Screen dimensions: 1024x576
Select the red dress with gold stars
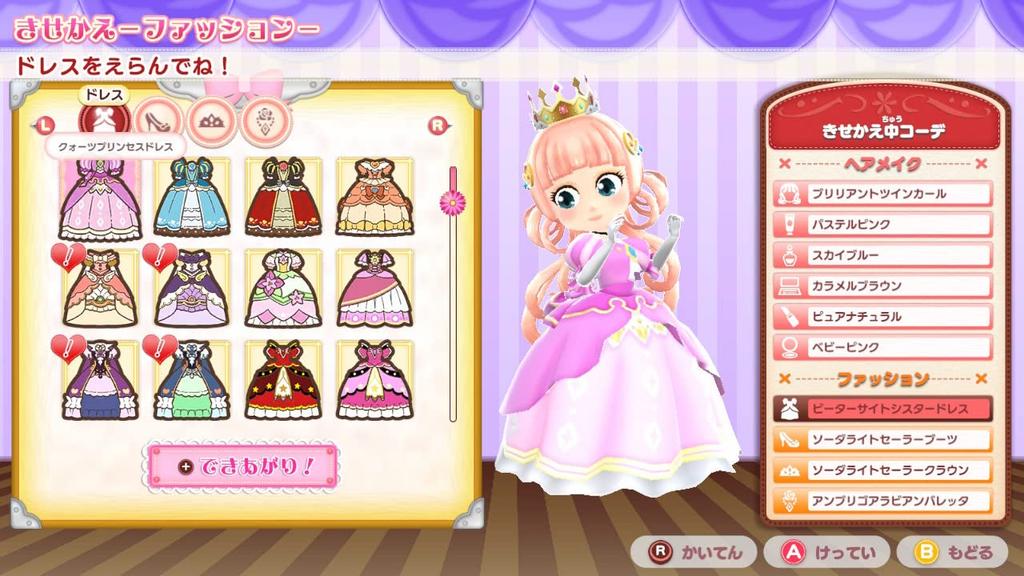point(283,379)
